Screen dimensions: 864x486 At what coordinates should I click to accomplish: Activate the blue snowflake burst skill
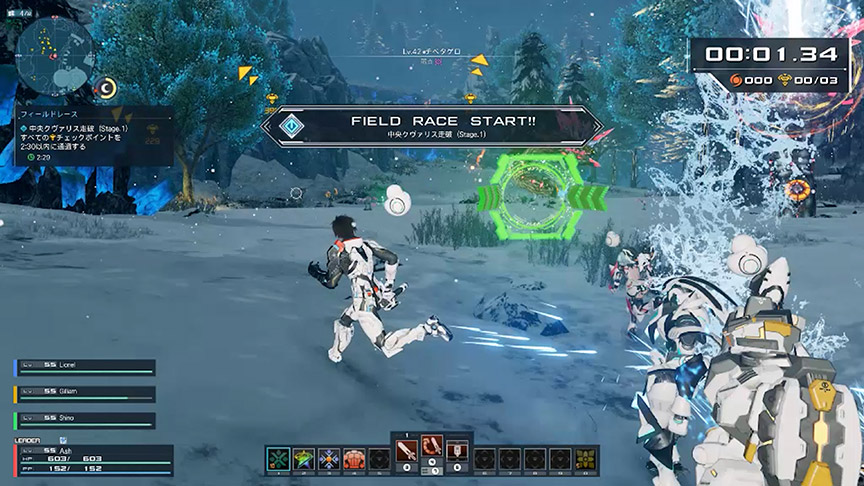point(329,459)
